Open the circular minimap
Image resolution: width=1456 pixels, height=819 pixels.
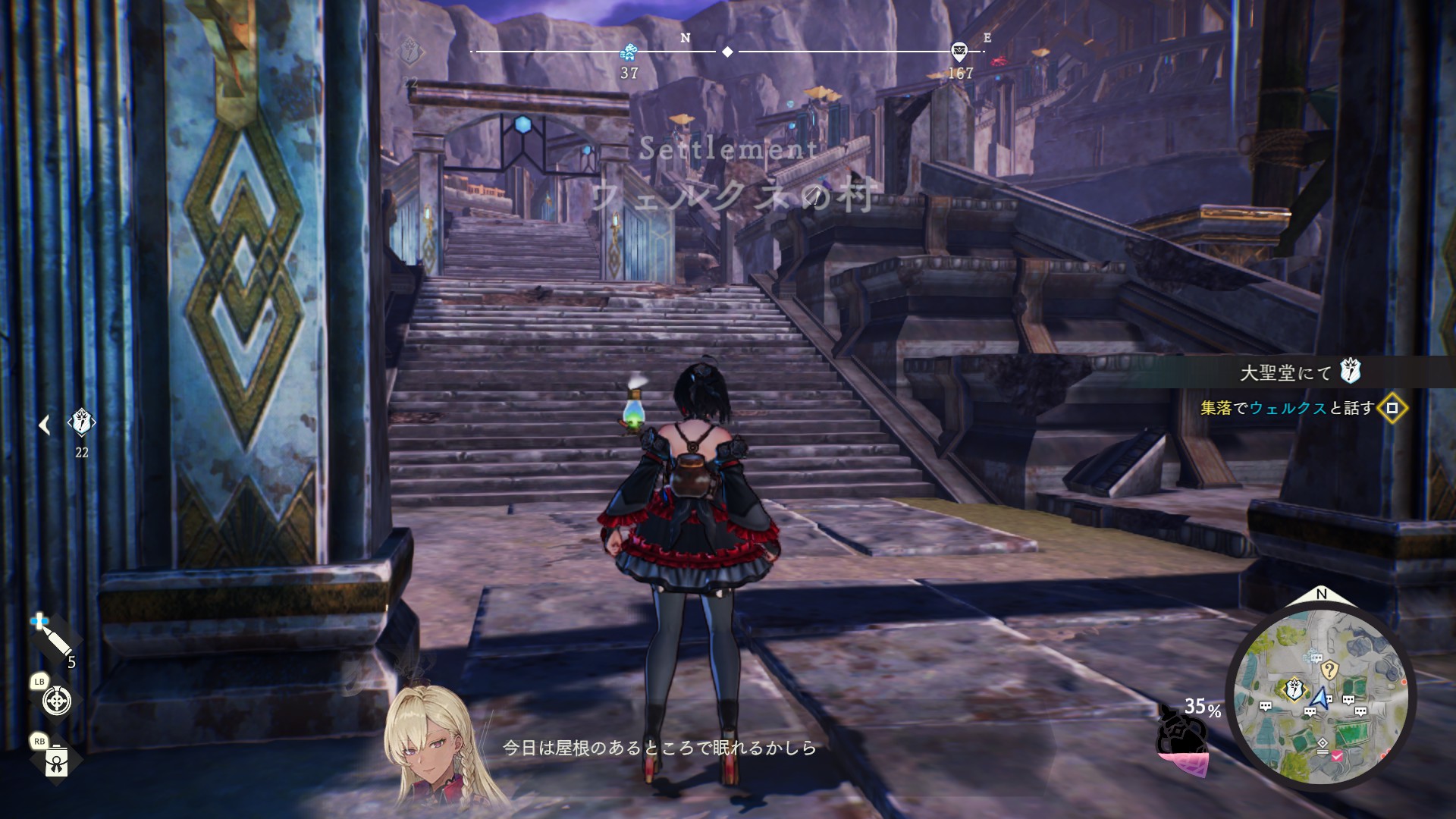click(x=1321, y=695)
